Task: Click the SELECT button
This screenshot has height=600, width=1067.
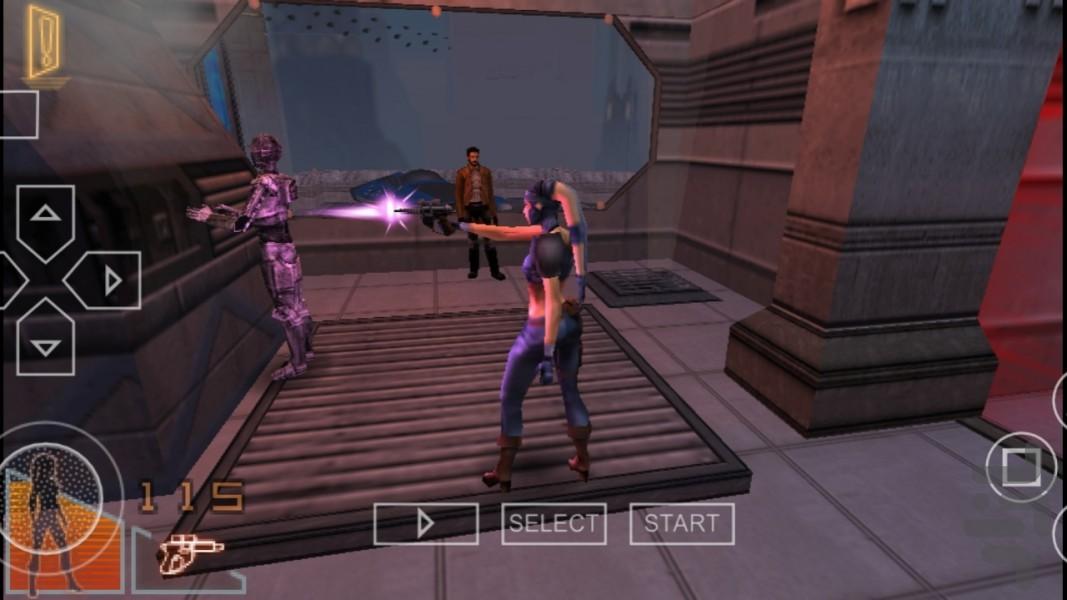Action: pos(553,523)
